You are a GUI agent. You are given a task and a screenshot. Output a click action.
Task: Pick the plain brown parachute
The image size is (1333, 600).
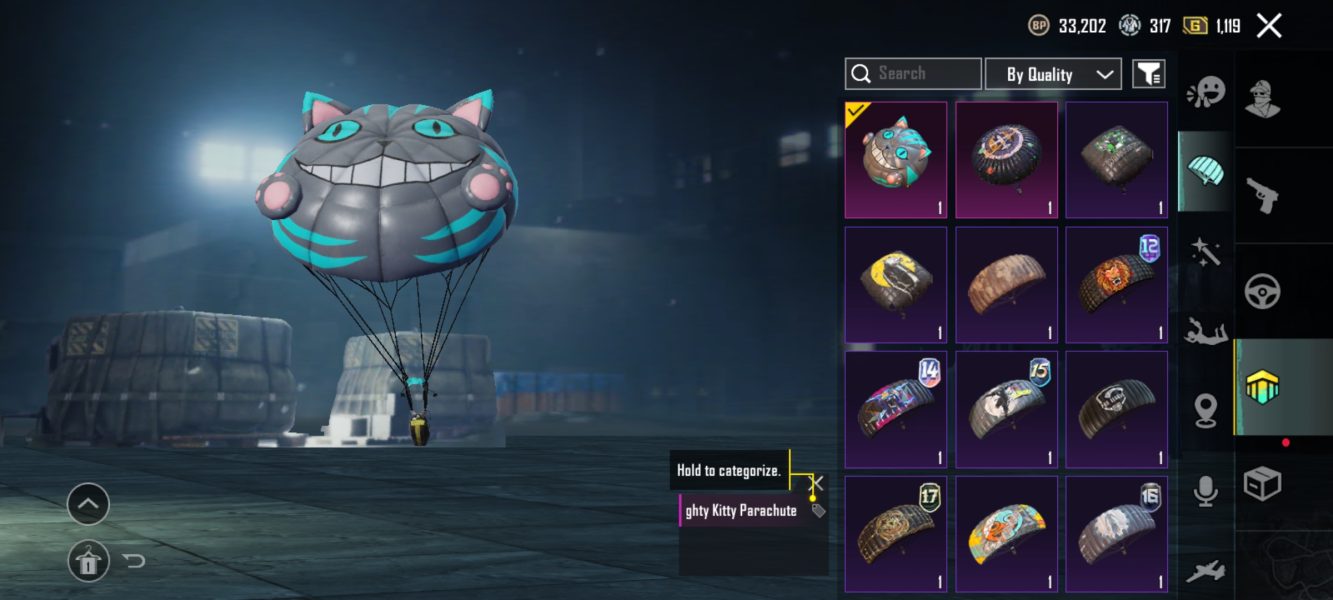[x=1006, y=284]
